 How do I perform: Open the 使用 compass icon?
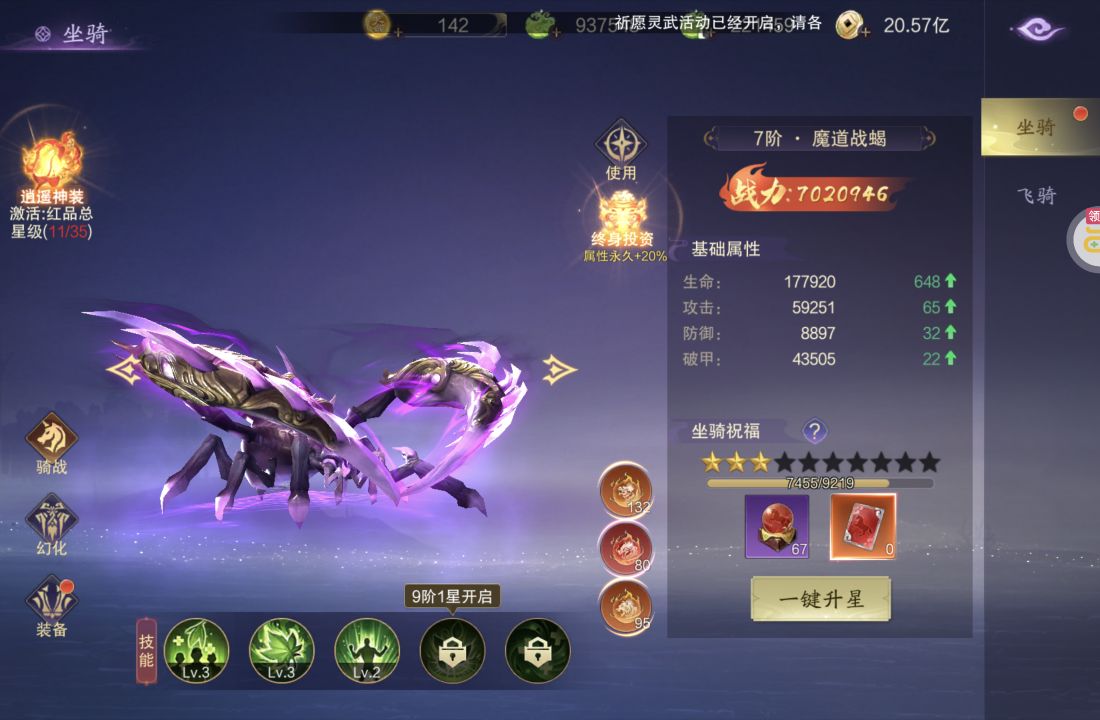point(621,145)
